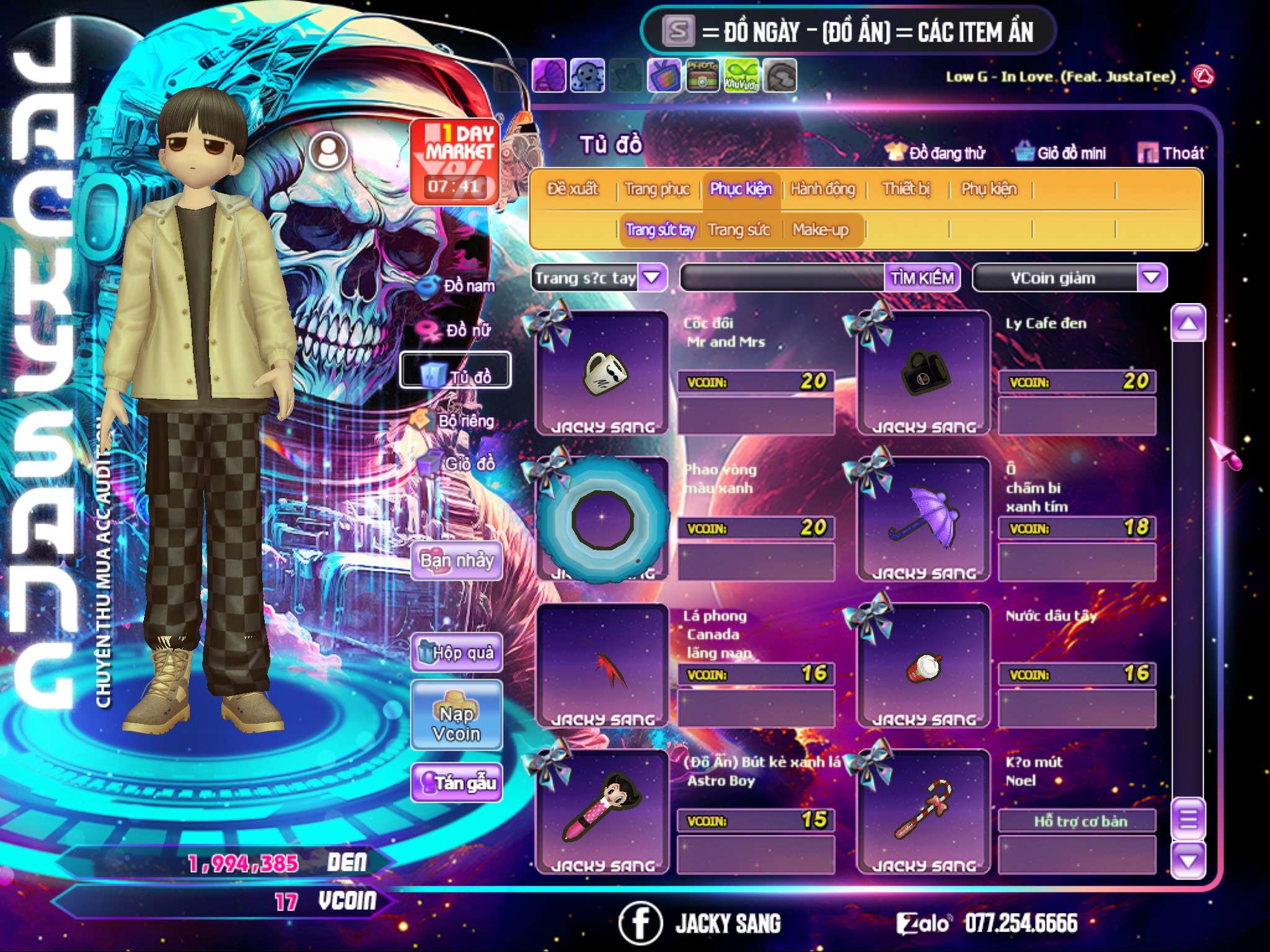Click the TÌM KIẾM search button

[x=921, y=278]
